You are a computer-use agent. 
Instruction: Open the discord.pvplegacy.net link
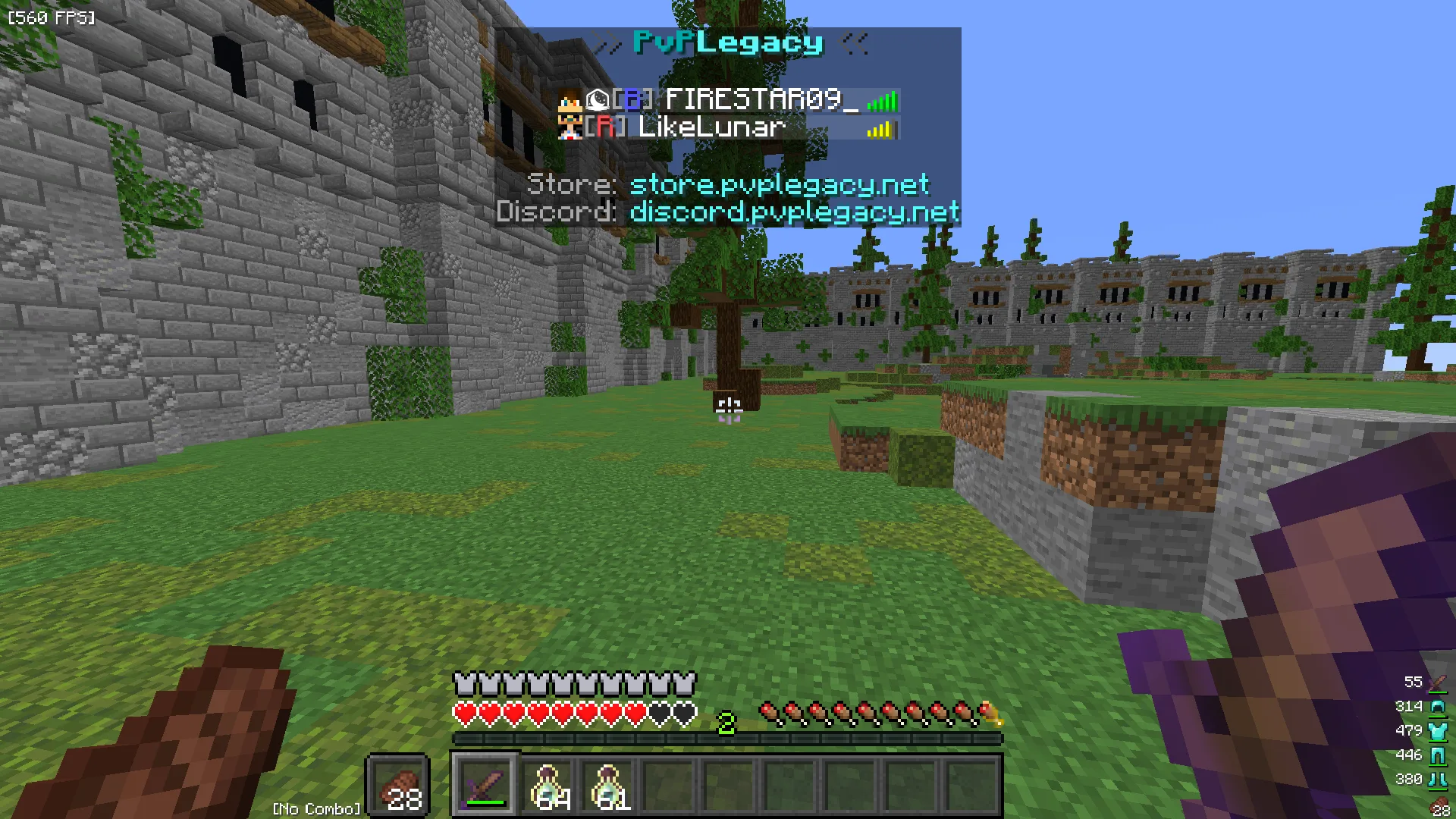pos(794,212)
